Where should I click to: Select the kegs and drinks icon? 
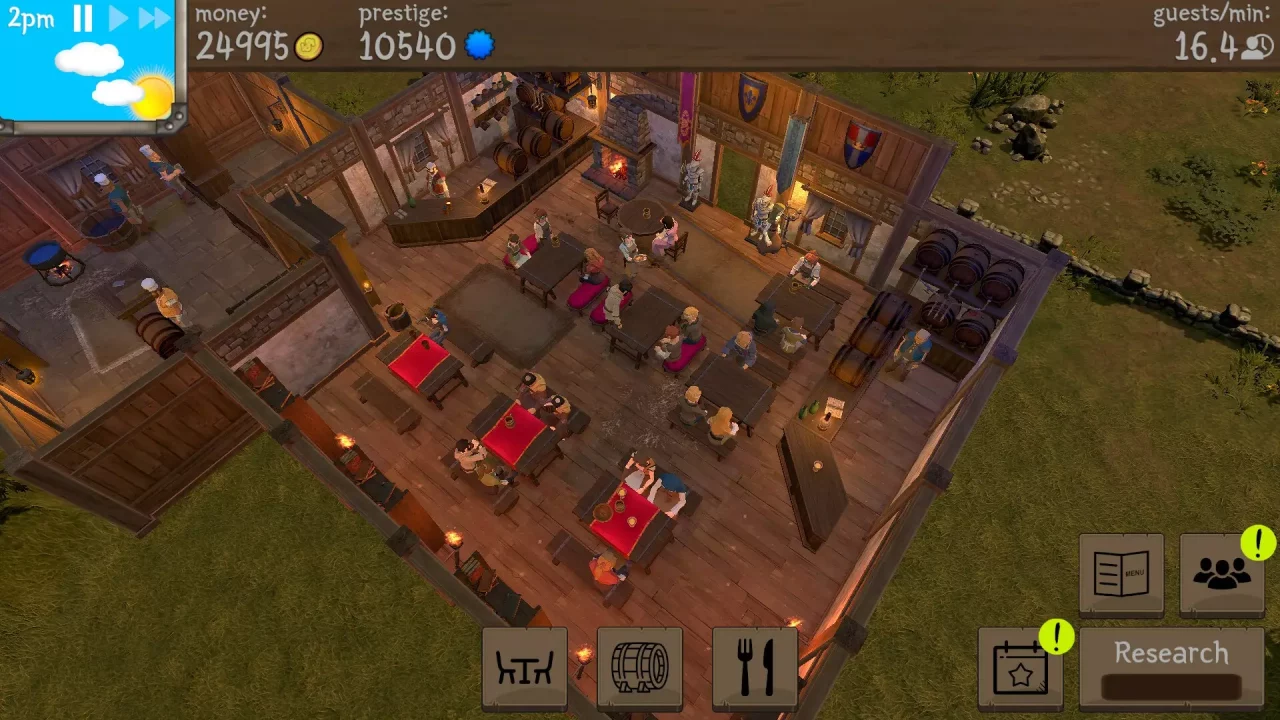(x=640, y=667)
